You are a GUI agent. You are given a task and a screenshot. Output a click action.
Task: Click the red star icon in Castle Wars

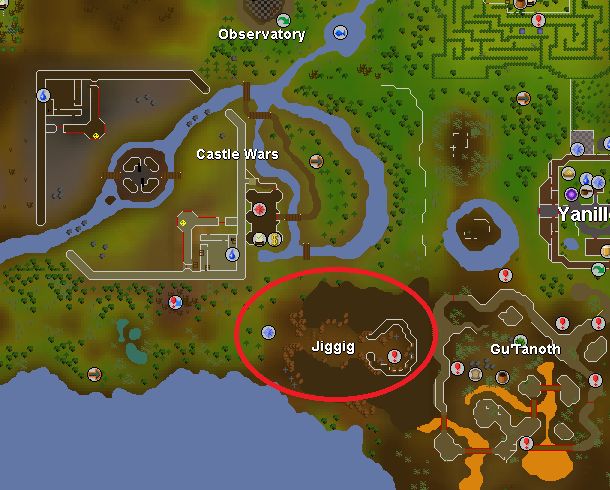coord(261,210)
